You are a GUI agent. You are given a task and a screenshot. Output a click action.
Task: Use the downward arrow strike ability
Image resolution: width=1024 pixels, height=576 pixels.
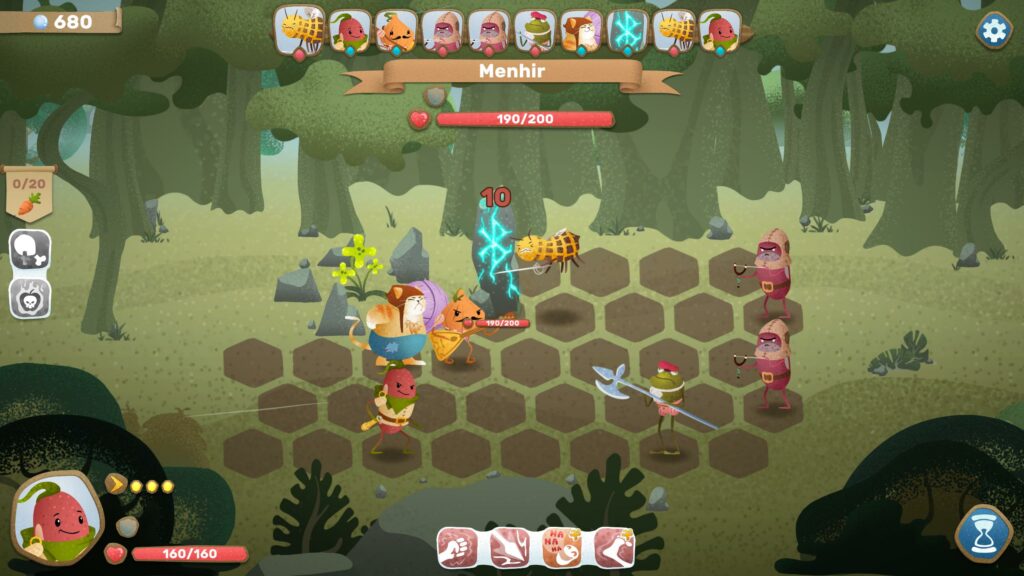(x=508, y=547)
